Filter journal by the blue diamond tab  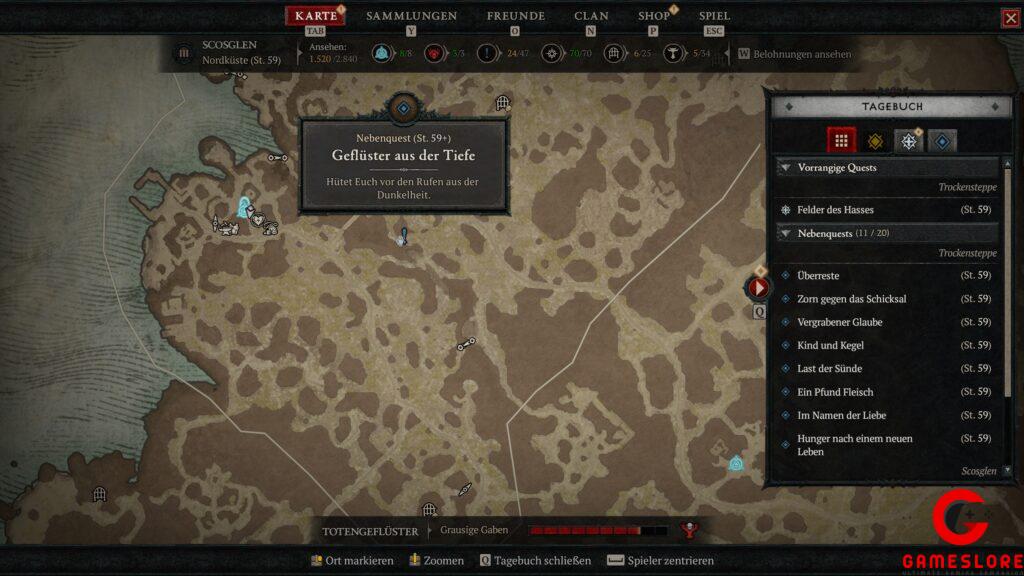click(941, 141)
